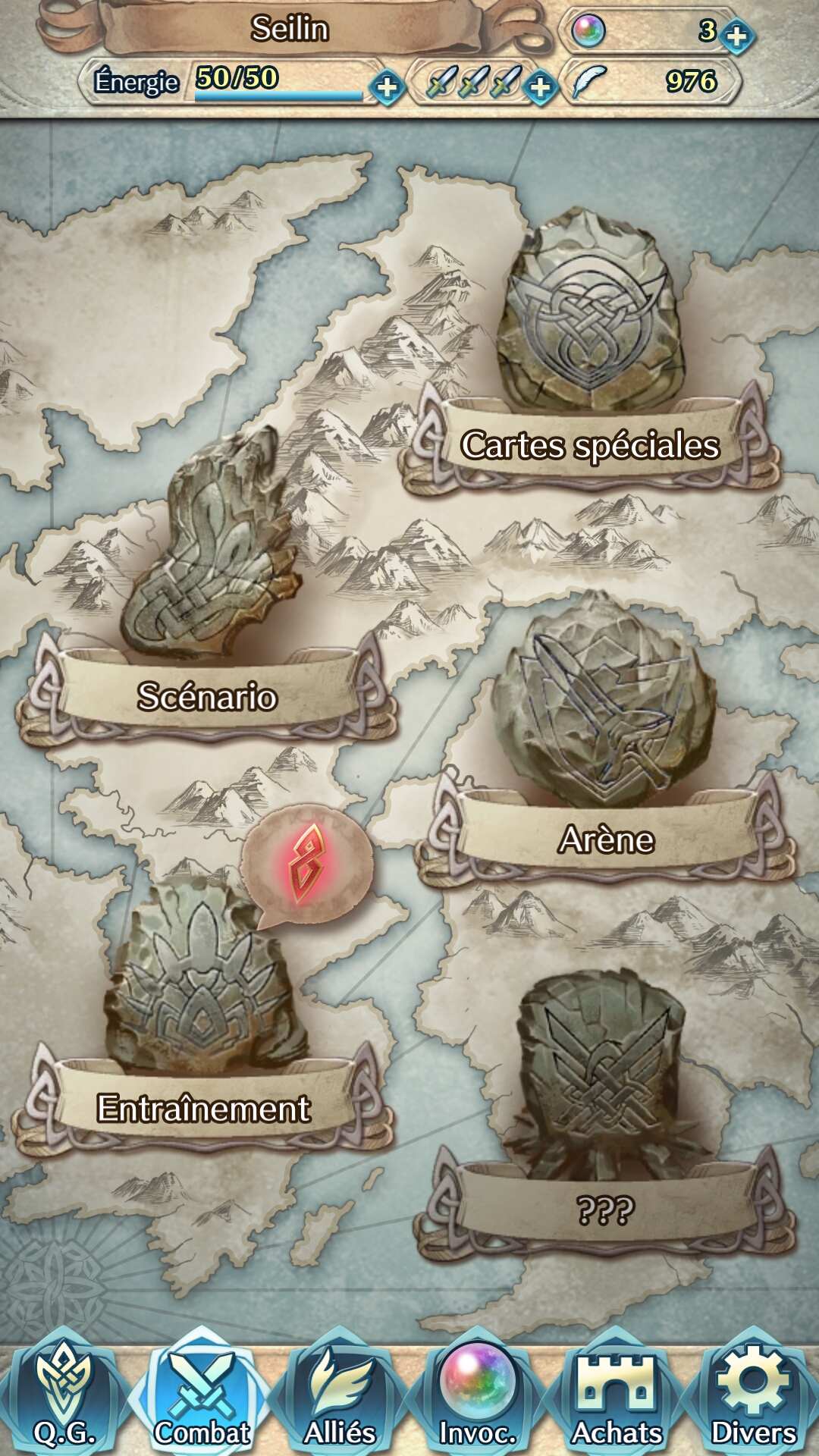Image resolution: width=819 pixels, height=1456 pixels.
Task: Enter the Arène mode
Action: tap(606, 838)
